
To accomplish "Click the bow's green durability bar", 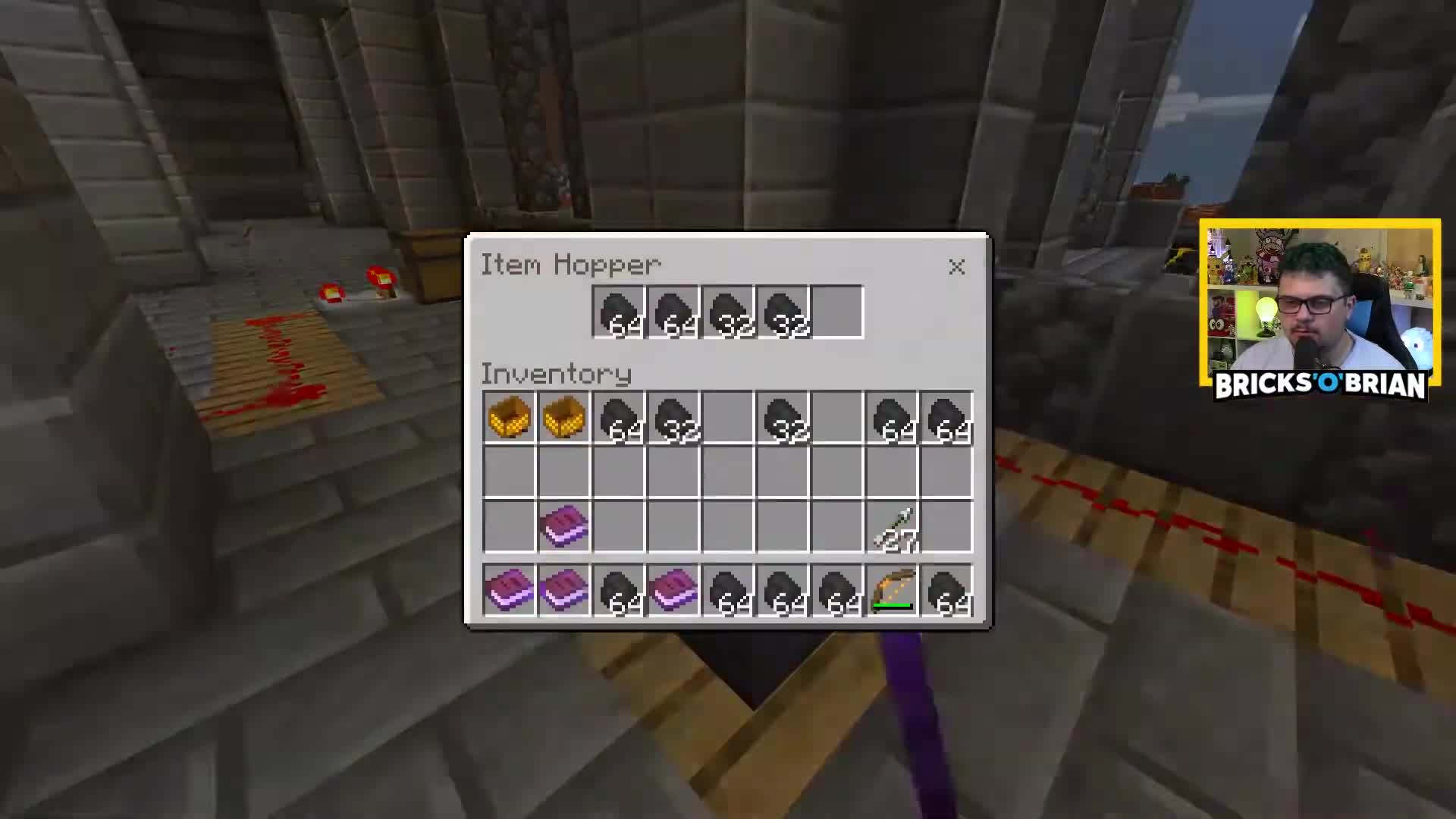I will [x=893, y=605].
